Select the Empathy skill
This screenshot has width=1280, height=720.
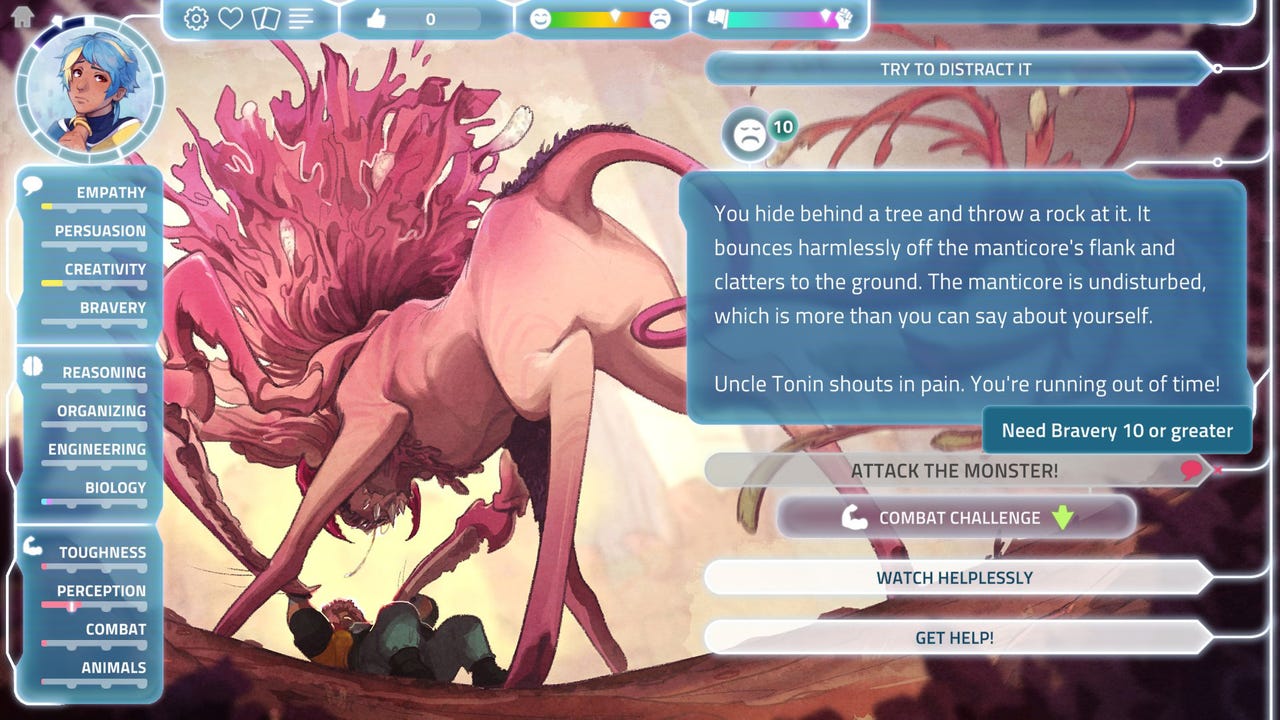coord(110,193)
